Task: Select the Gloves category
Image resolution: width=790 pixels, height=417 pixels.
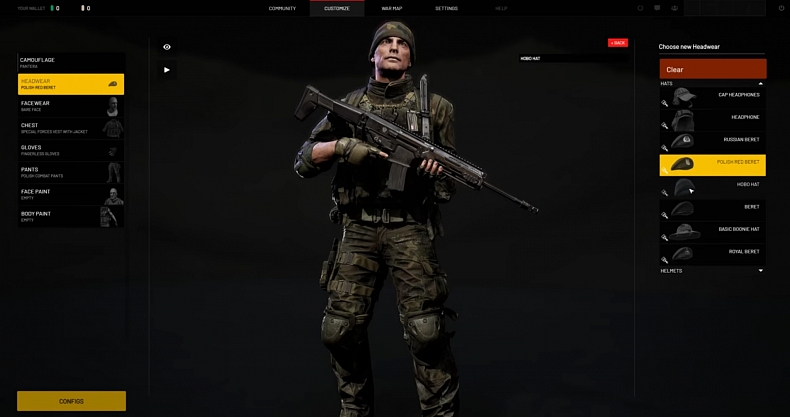Action: [71, 150]
